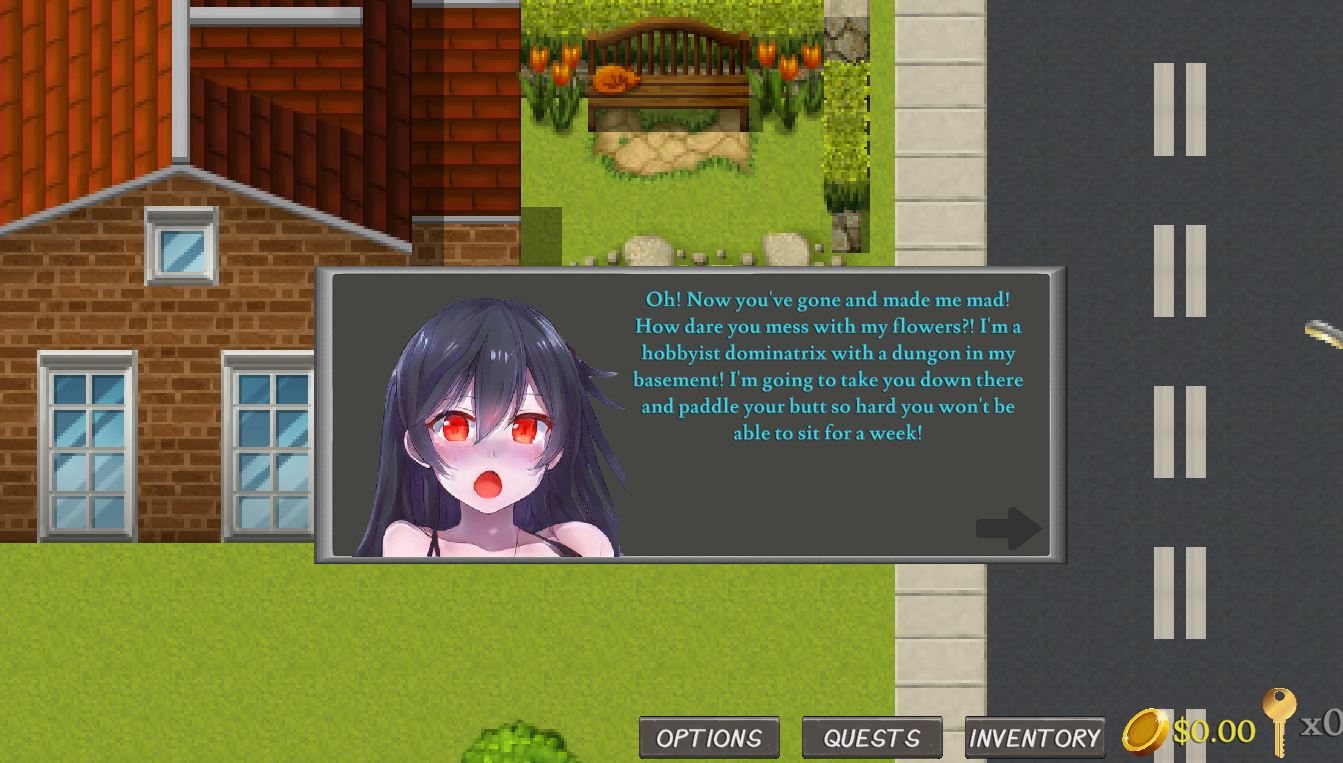Advance dialogue with the arrow button
This screenshot has height=763, width=1343.
1008,528
